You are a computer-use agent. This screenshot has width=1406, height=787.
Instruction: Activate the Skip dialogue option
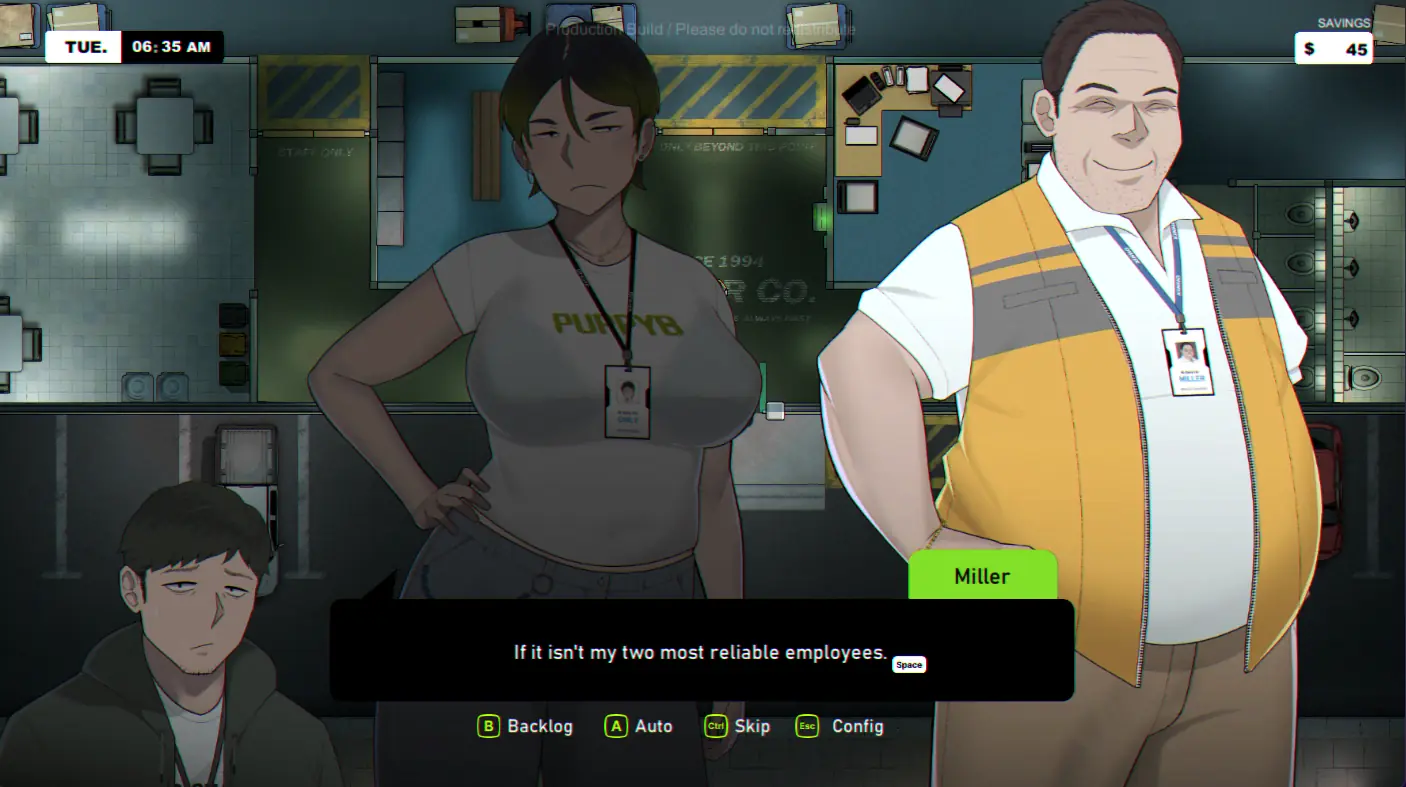[738, 727]
